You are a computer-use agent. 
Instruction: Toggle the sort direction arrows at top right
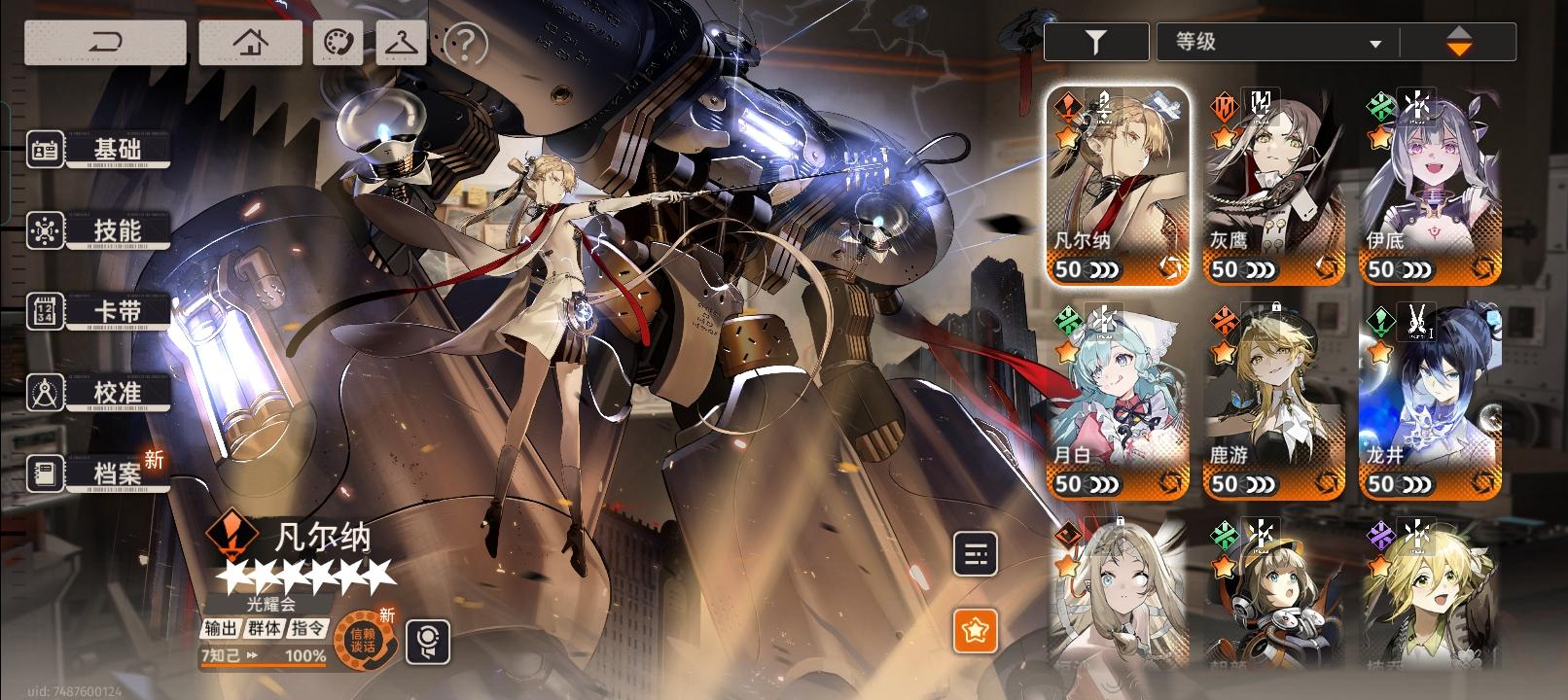coord(1459,42)
